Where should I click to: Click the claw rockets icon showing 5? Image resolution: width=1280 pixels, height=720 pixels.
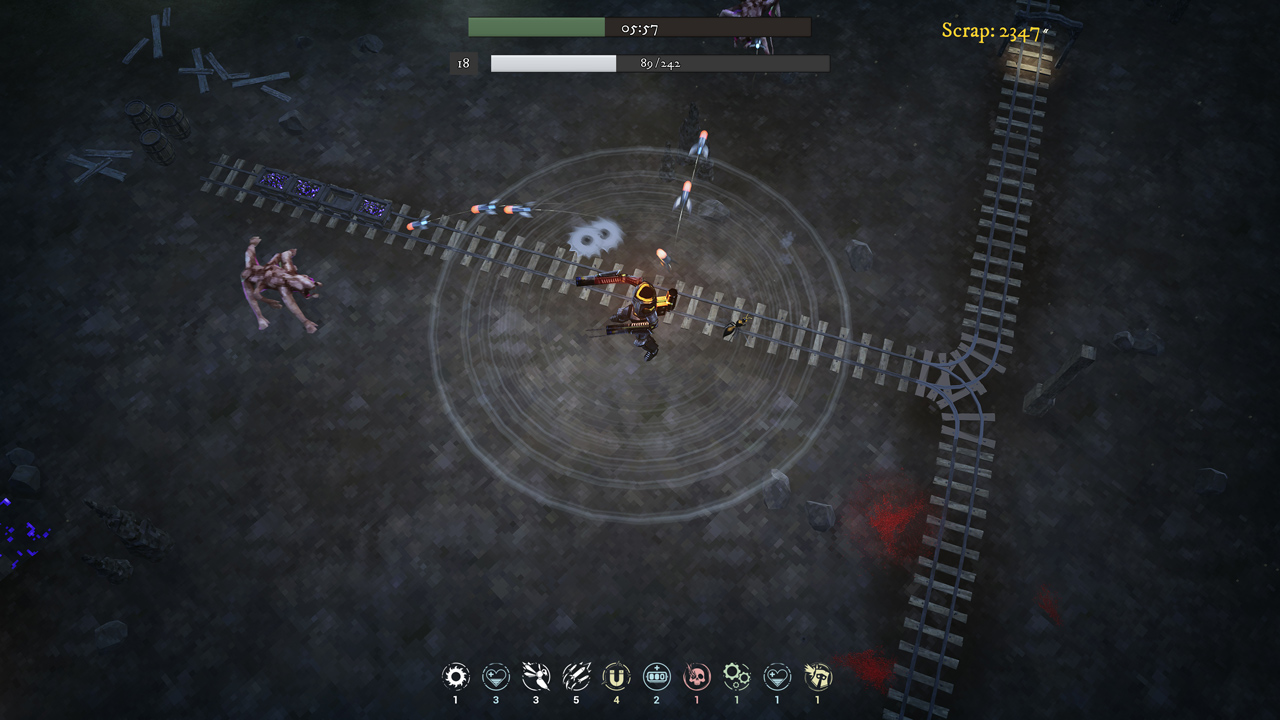575,676
